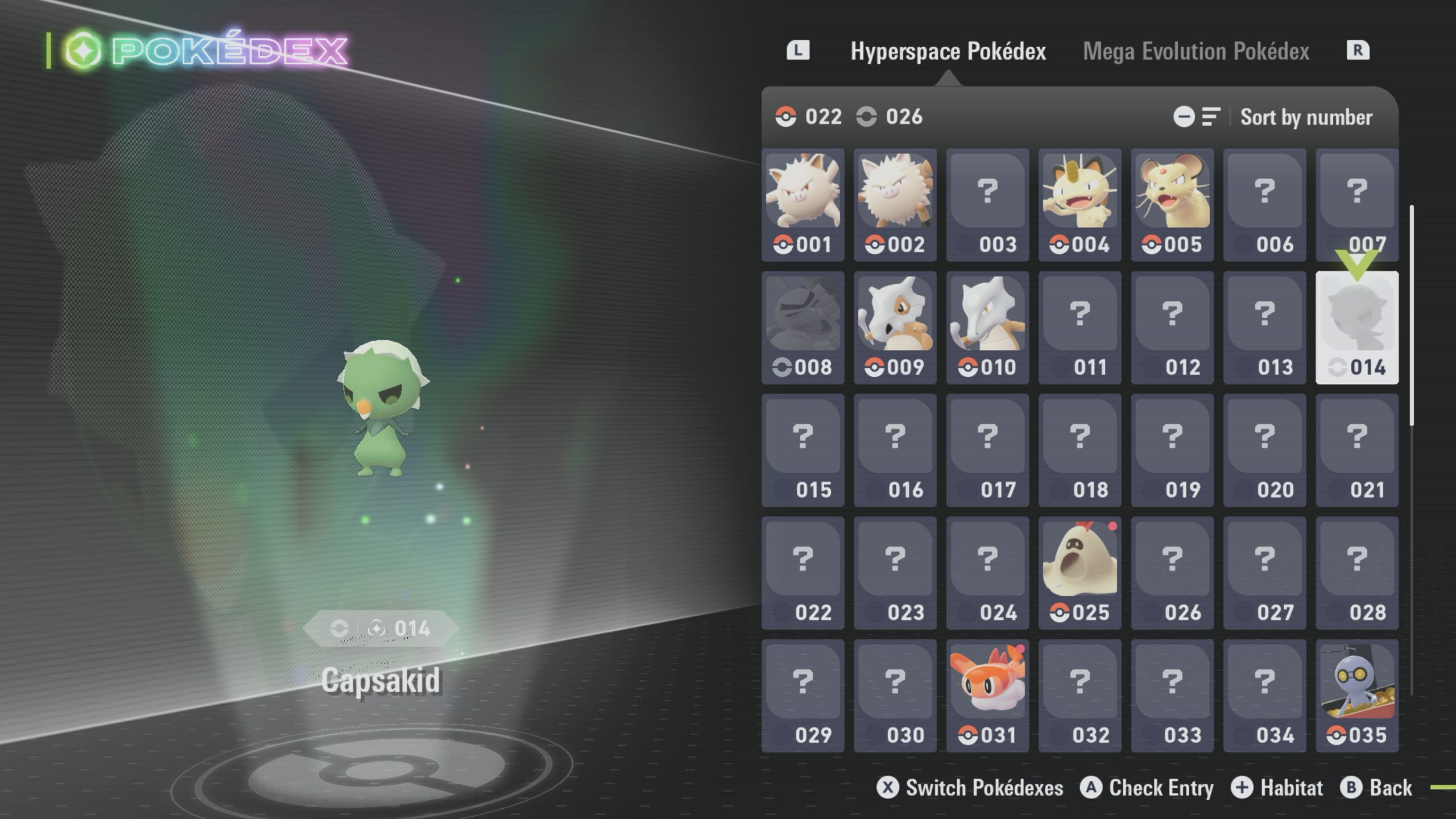Select Gimmighoul entry number 035
Image resolution: width=1456 pixels, height=819 pixels.
click(1356, 696)
